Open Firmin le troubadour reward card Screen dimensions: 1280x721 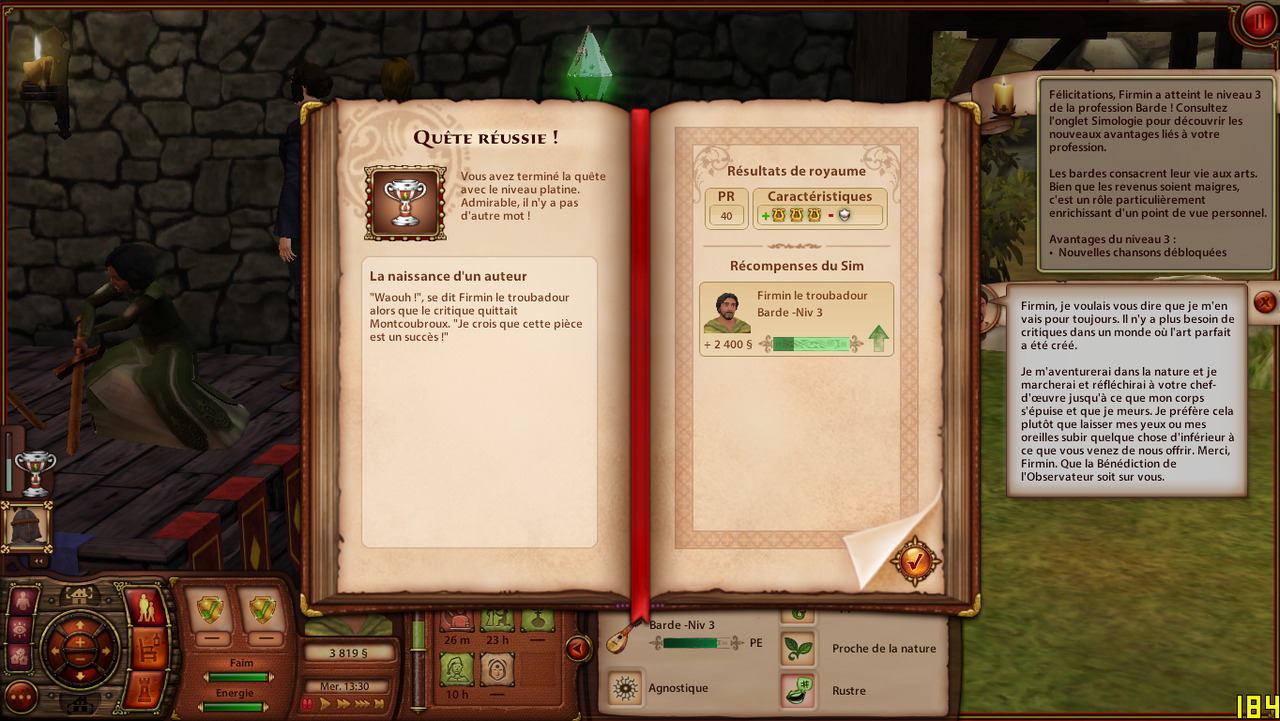[796, 319]
